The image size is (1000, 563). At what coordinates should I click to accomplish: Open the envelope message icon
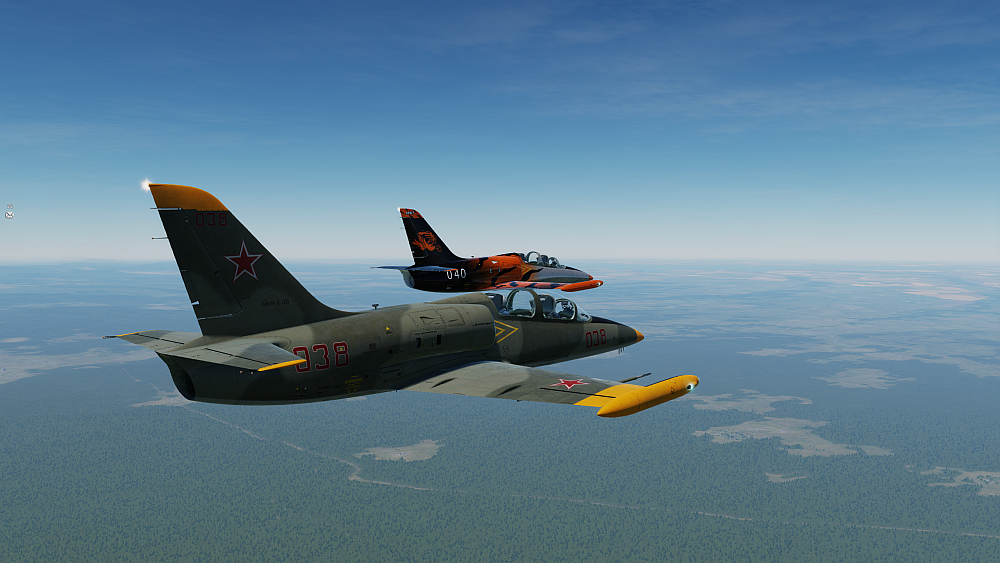click(9, 215)
